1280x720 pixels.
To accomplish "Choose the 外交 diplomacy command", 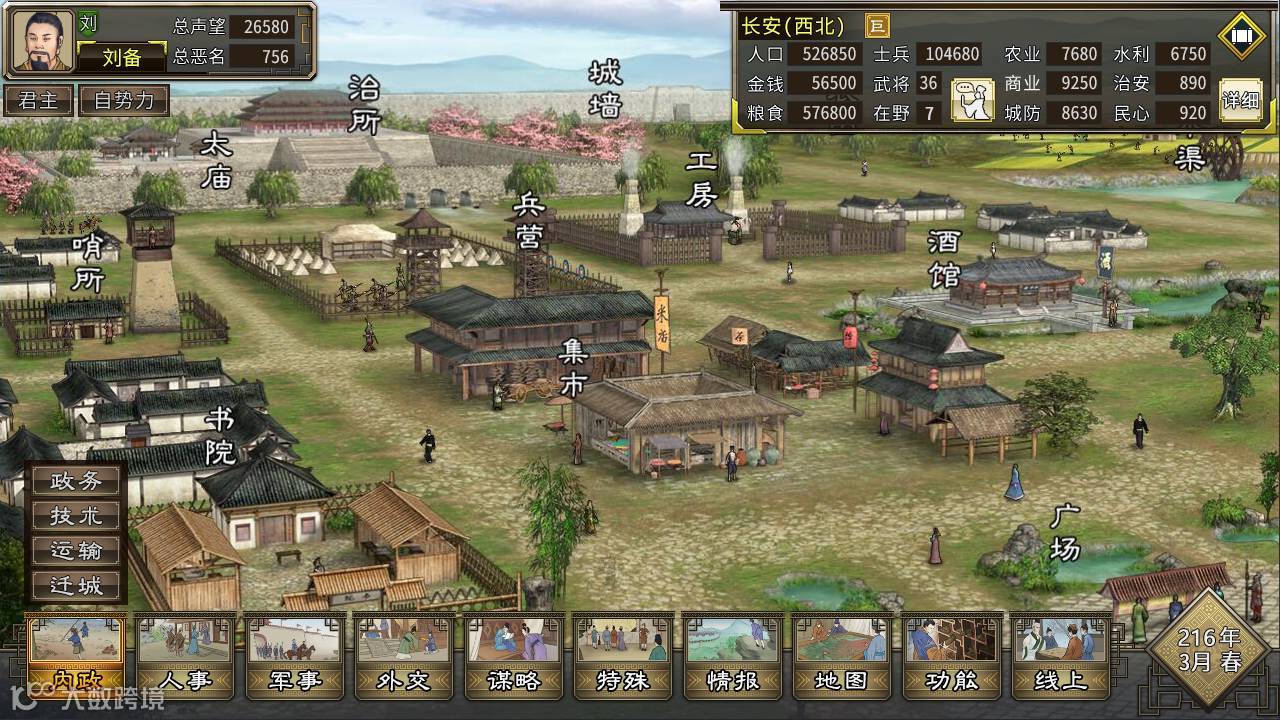I will pos(404,655).
